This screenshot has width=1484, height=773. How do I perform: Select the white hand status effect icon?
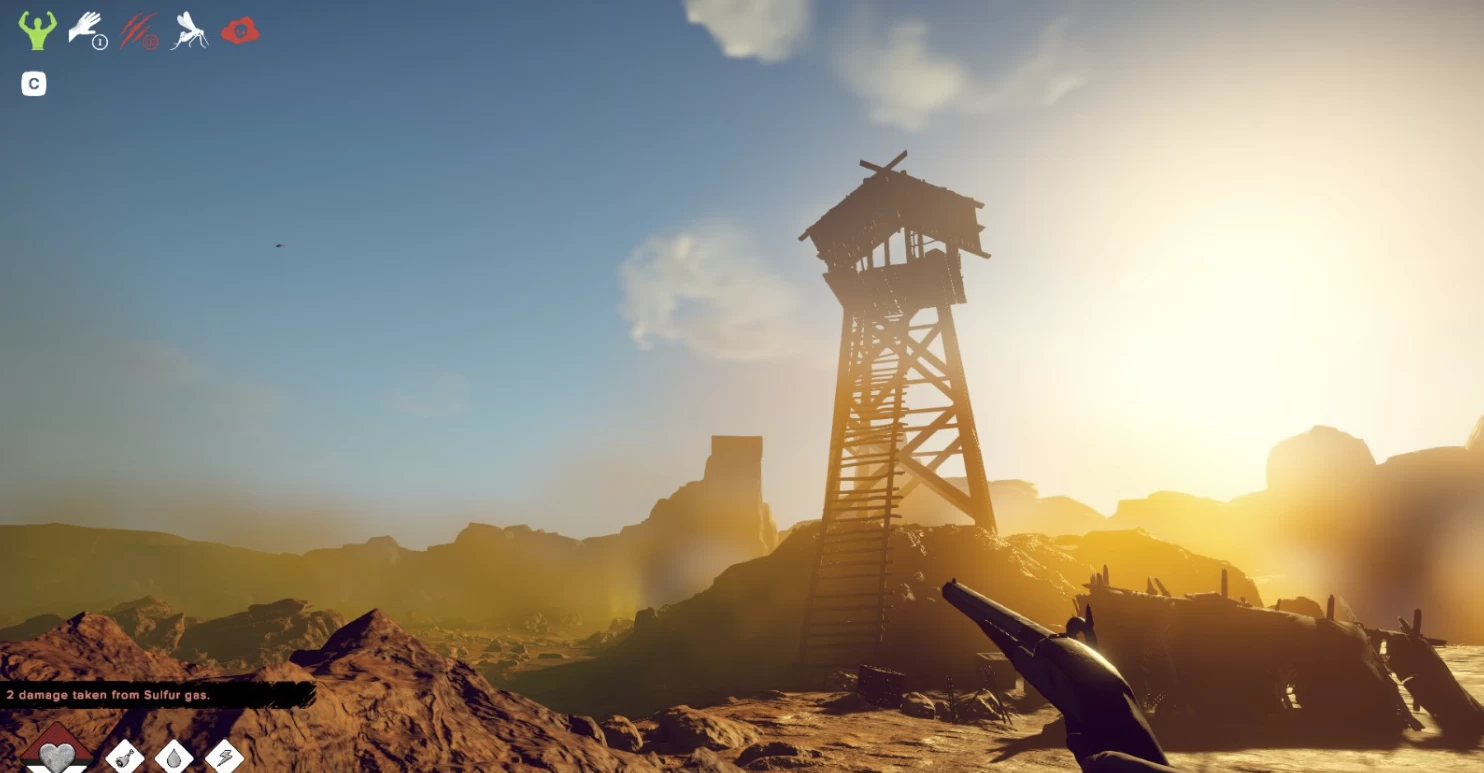click(87, 29)
